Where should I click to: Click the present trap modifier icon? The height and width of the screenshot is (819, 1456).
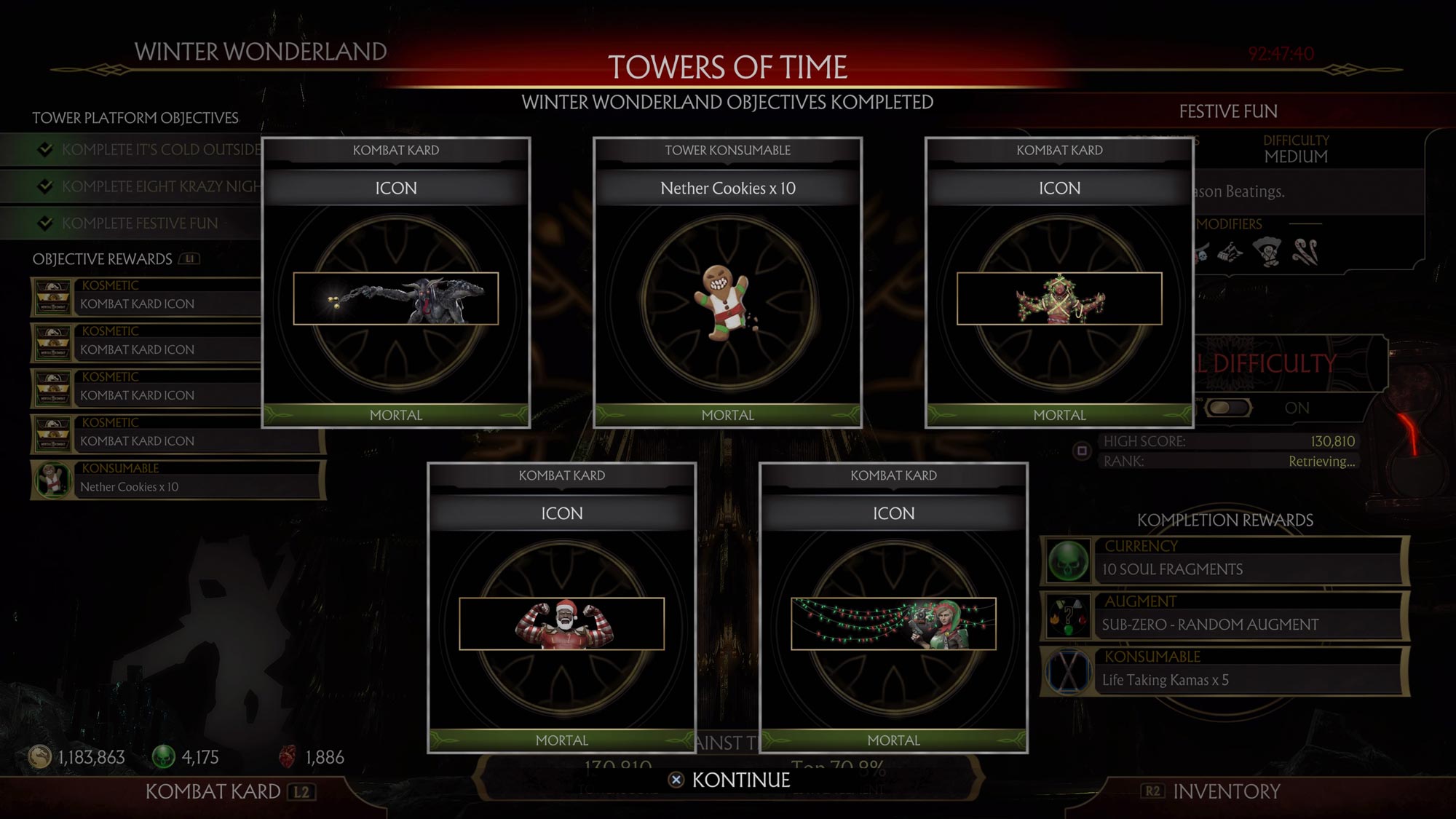click(x=1230, y=253)
